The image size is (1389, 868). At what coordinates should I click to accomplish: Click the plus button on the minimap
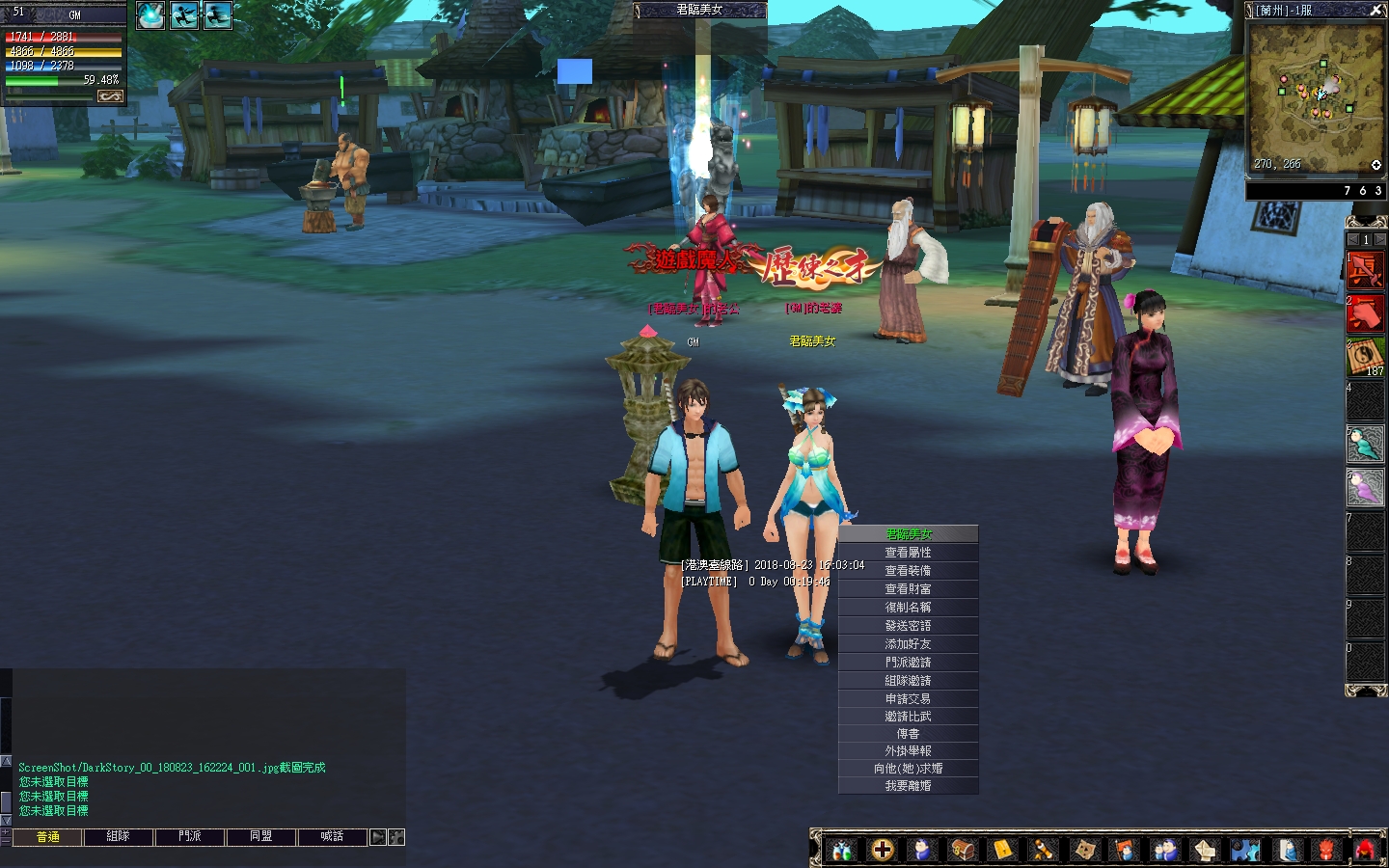click(x=1375, y=165)
